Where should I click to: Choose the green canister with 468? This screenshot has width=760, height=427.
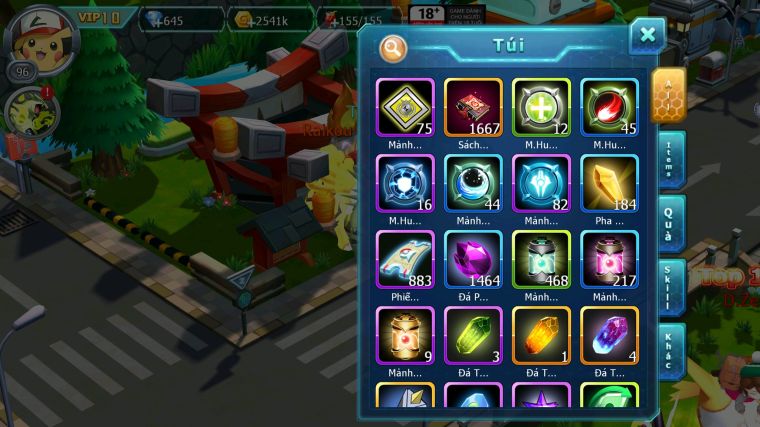coord(541,259)
